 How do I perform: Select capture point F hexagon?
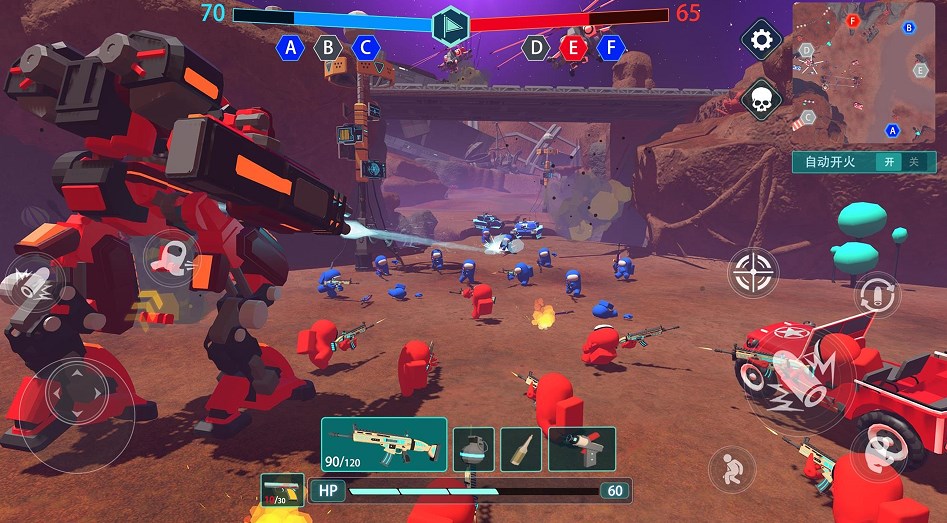[x=611, y=46]
